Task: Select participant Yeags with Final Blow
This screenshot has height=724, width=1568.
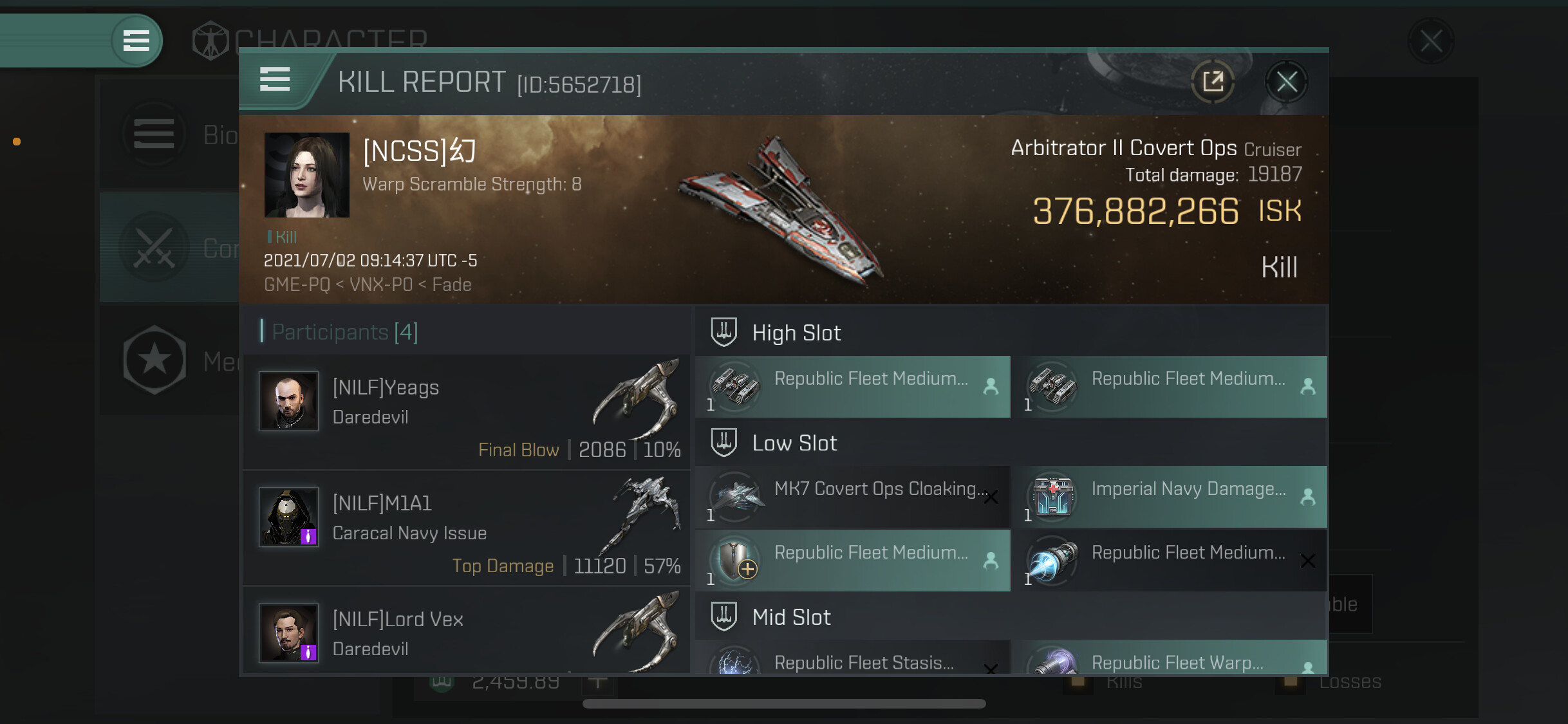Action: (x=466, y=413)
